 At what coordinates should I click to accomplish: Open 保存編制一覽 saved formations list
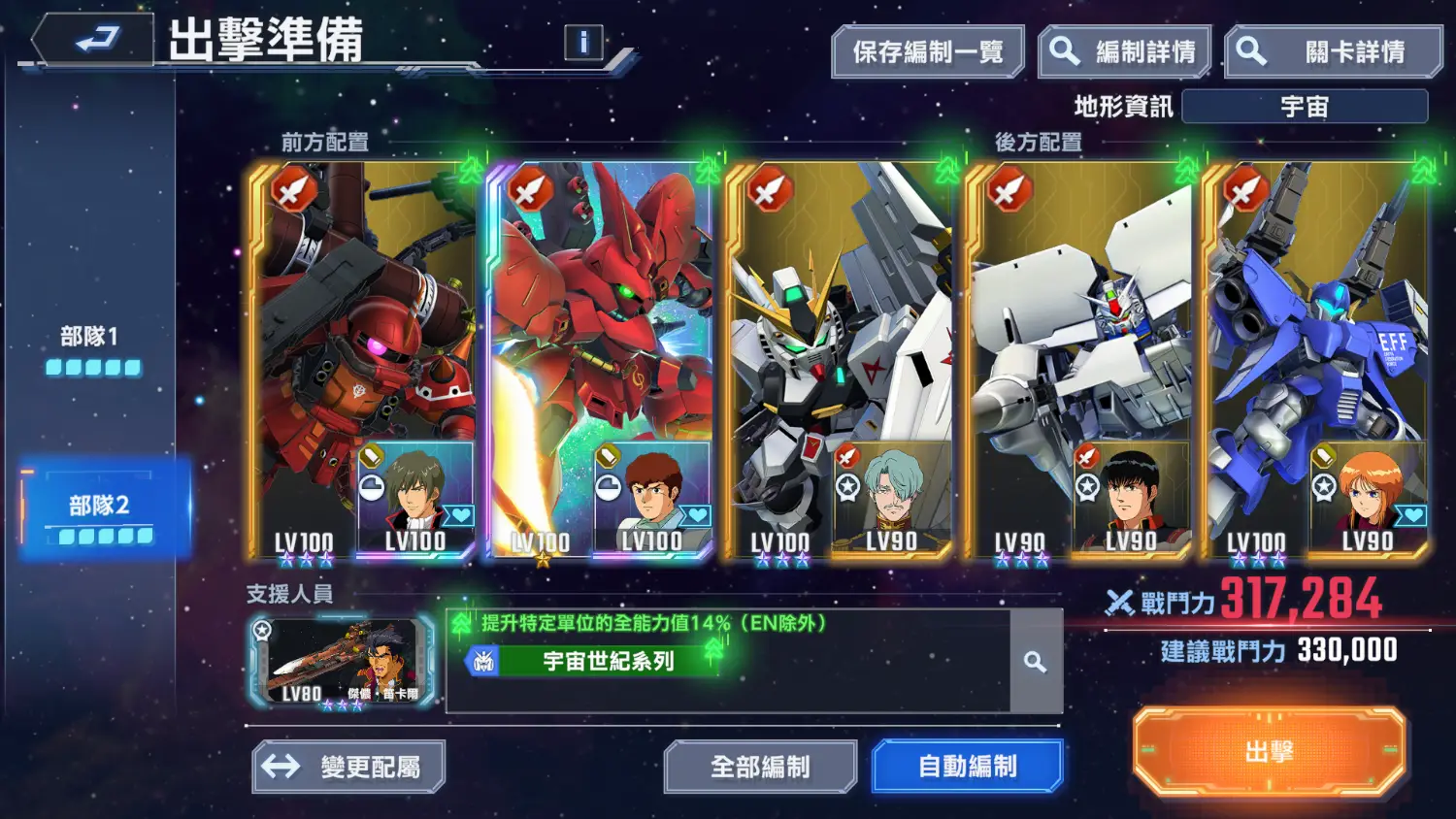[x=927, y=52]
